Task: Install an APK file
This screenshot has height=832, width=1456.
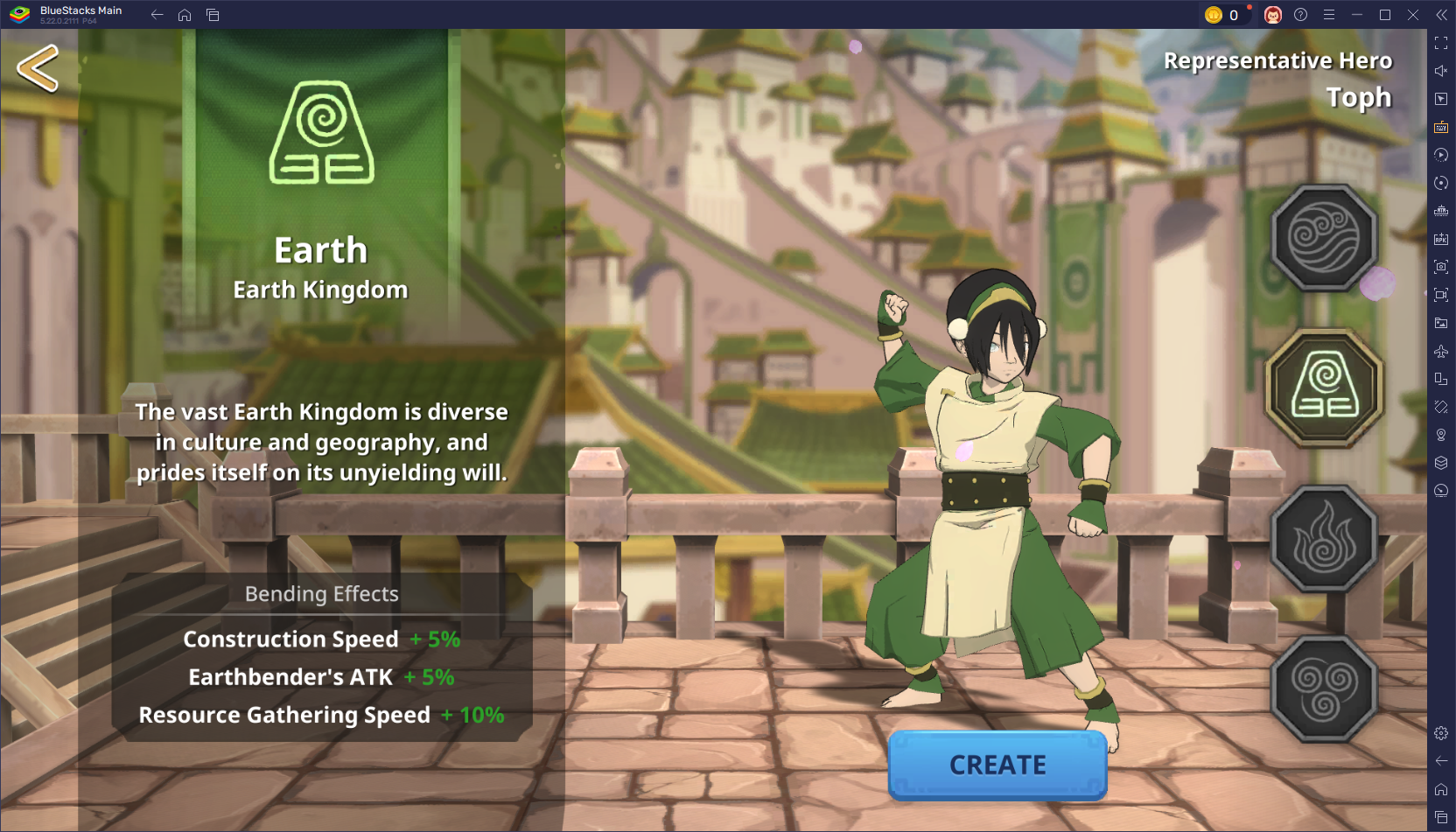Action: (x=1440, y=239)
